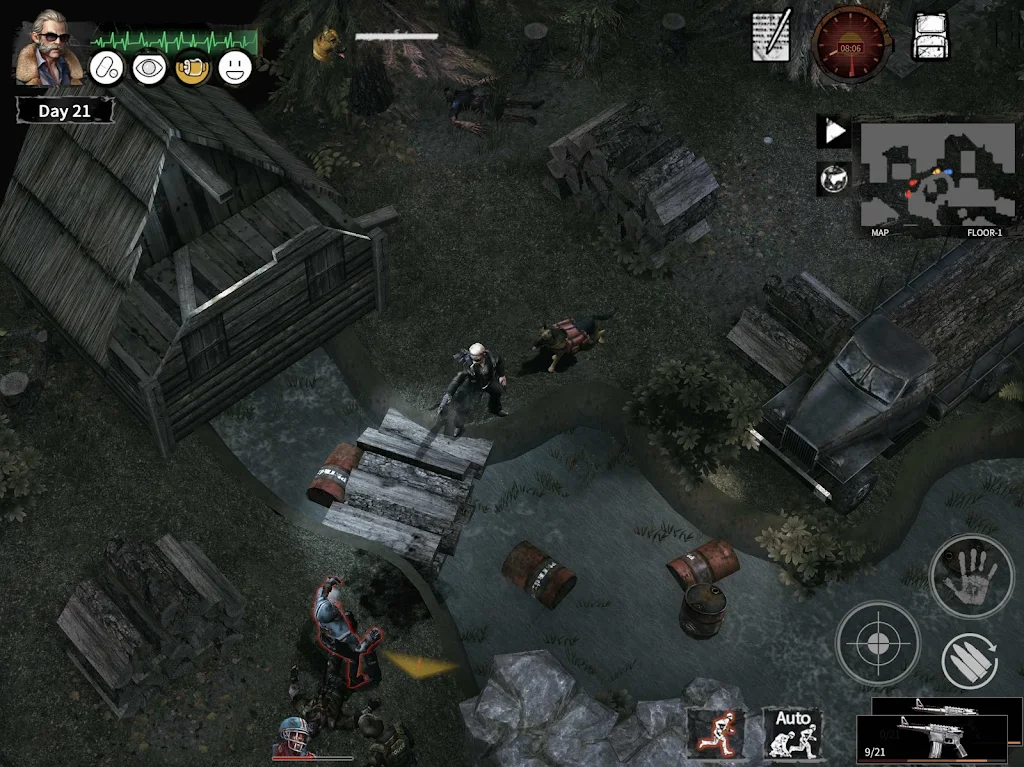Select the front rifle weapon slot
The height and width of the screenshot is (767, 1024).
tap(931, 739)
